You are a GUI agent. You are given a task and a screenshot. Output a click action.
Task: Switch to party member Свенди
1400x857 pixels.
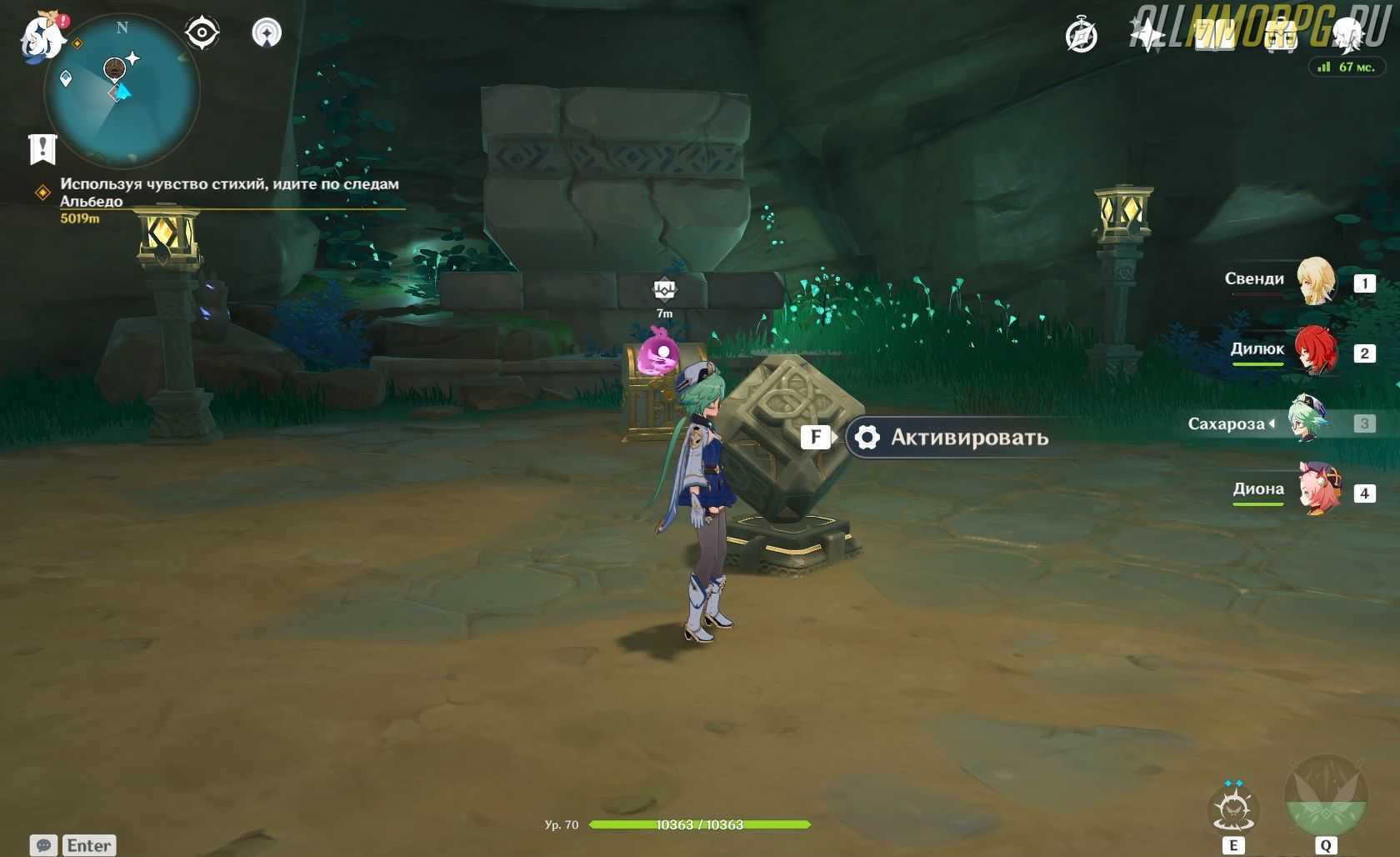(1316, 281)
